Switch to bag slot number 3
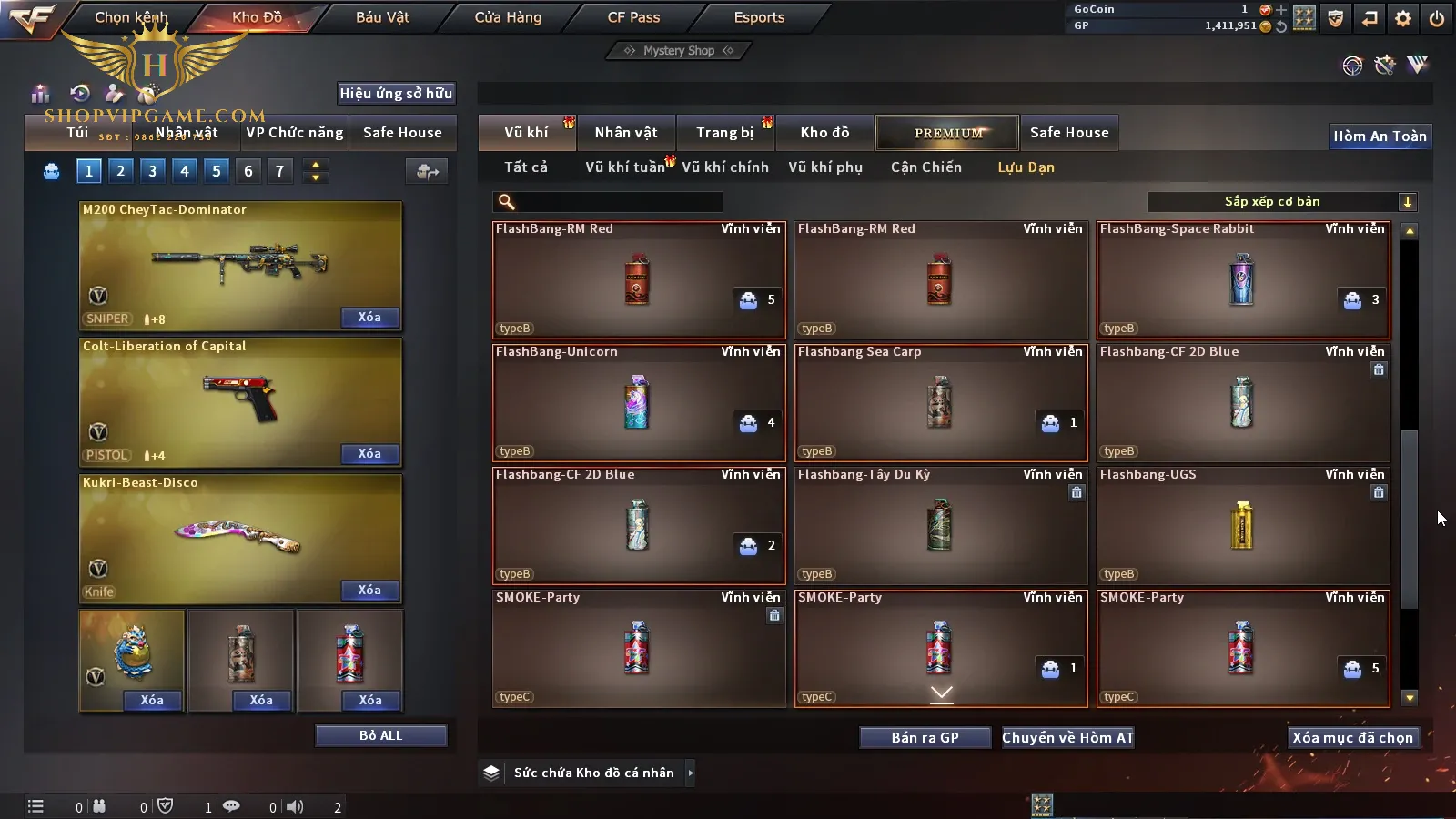Screen dimensions: 1456x819 (x=152, y=170)
